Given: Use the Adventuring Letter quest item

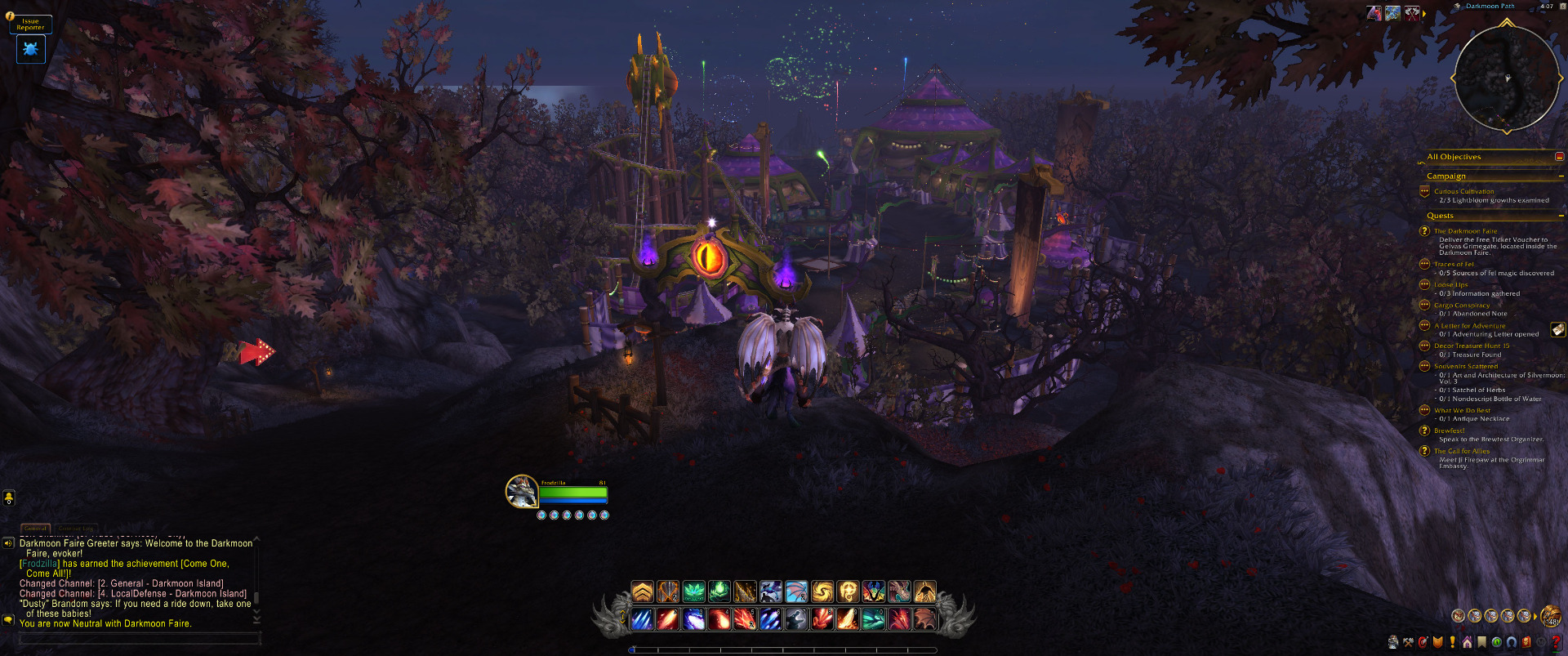Looking at the screenshot, I should [x=1558, y=329].
